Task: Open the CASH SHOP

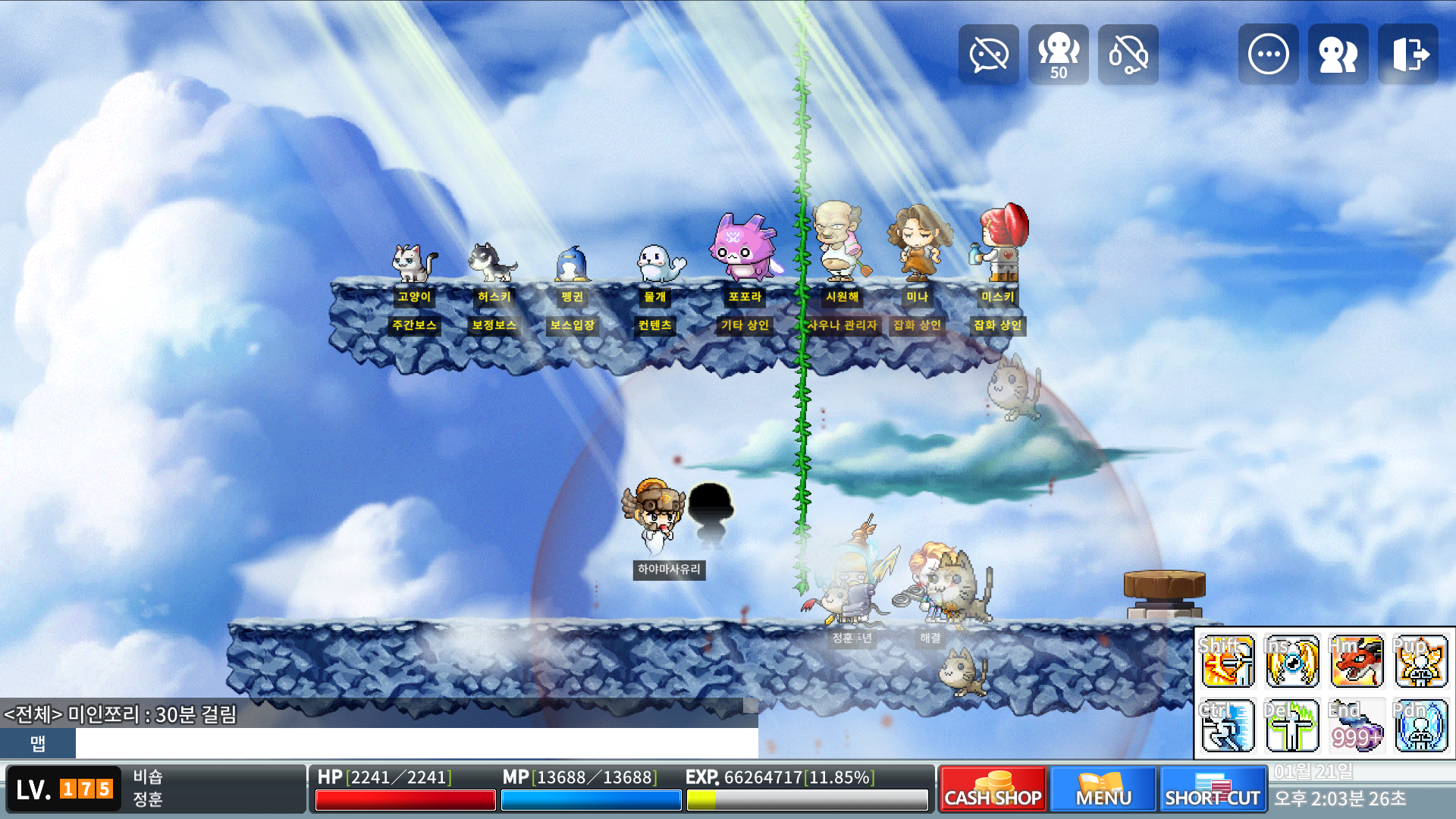Action: (993, 789)
